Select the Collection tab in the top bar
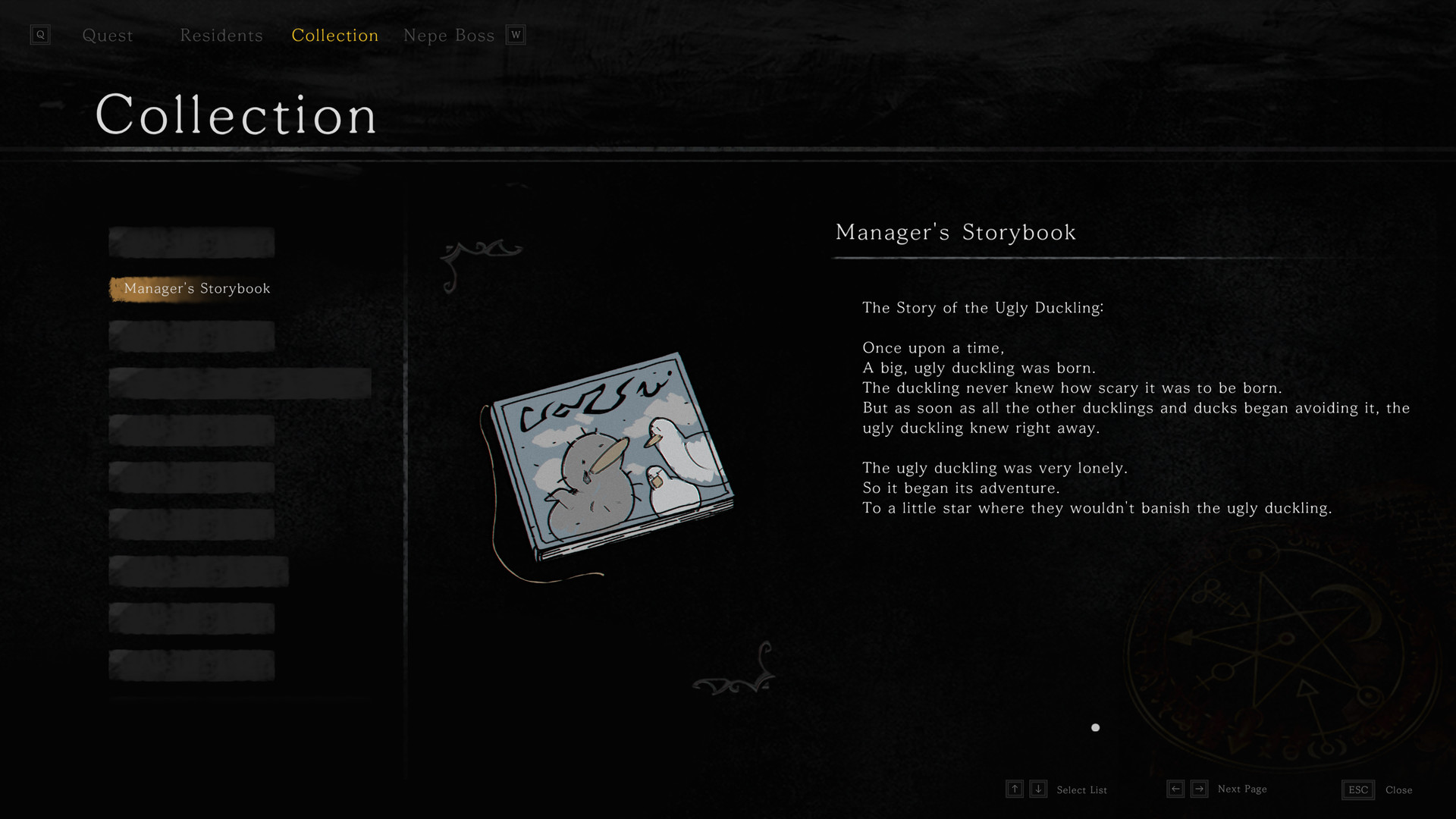 [334, 35]
